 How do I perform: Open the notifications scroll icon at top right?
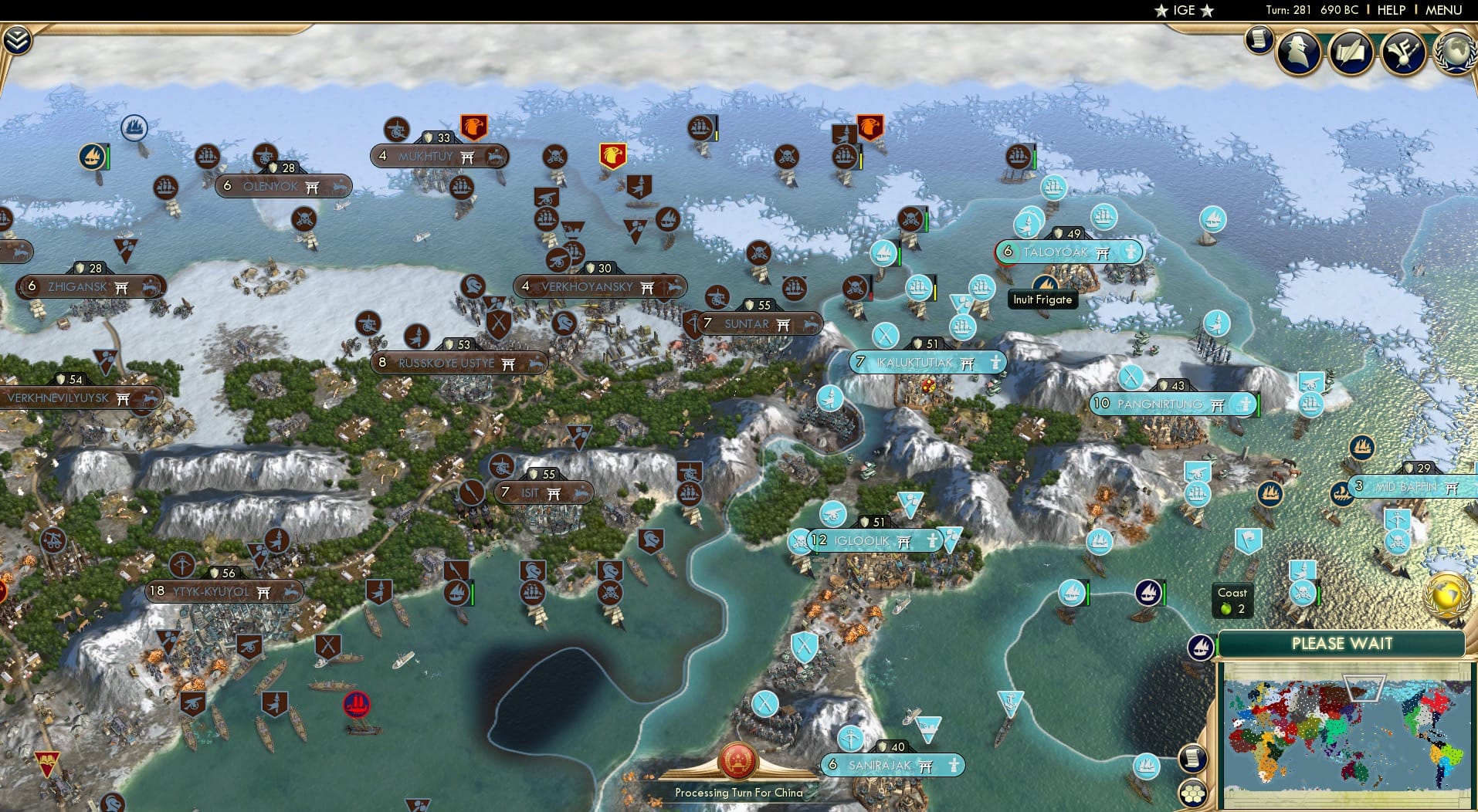(x=1259, y=40)
